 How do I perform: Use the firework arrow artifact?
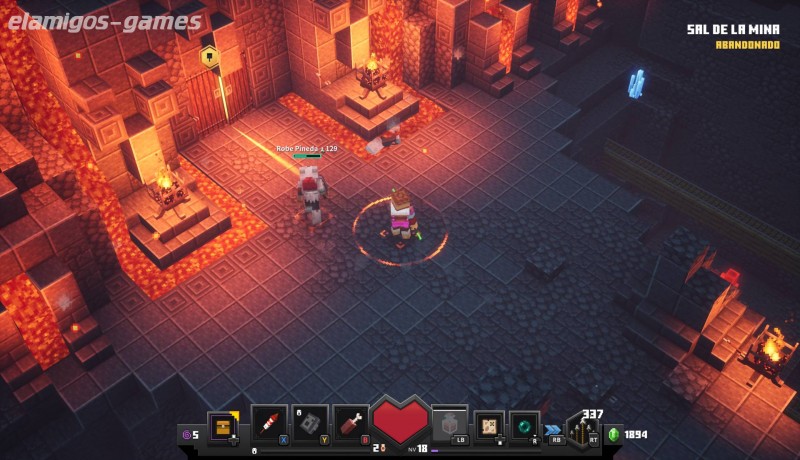pos(269,423)
